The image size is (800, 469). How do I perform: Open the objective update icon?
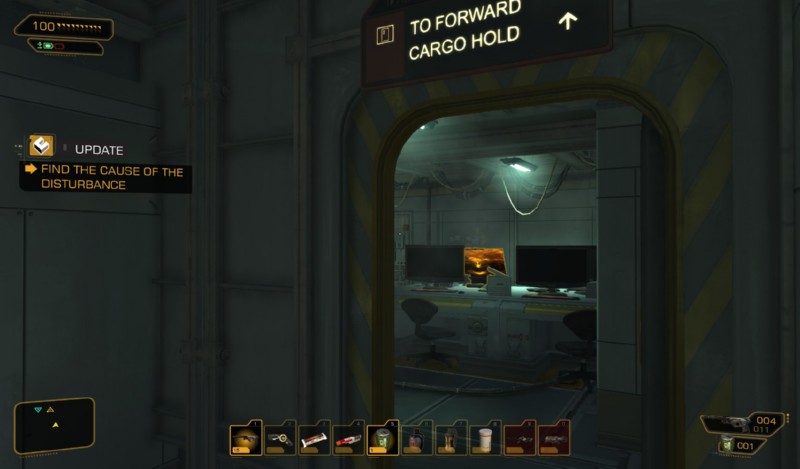coord(41,148)
